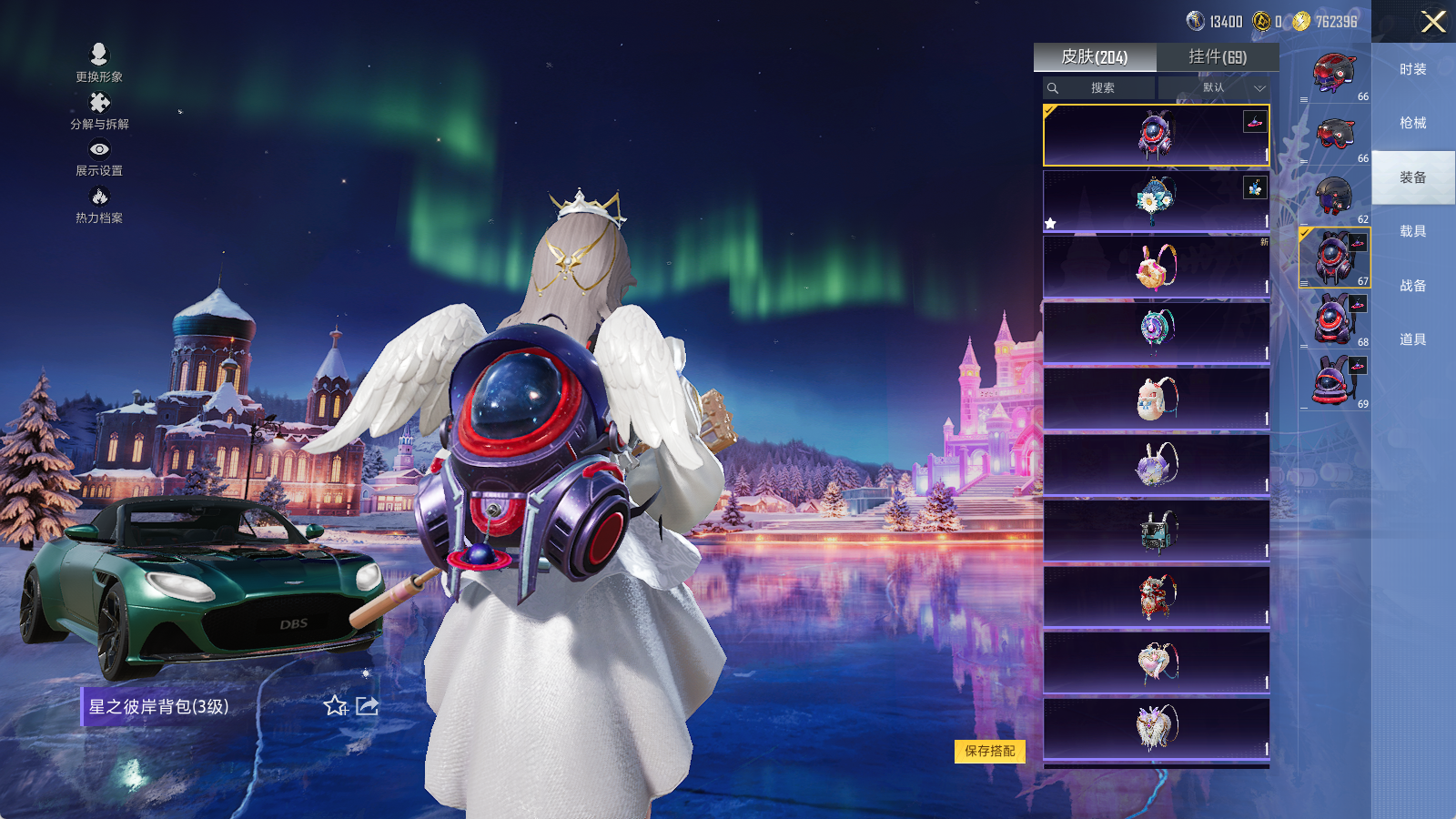
Task: Share the backpack via arrow icon
Action: (x=367, y=706)
